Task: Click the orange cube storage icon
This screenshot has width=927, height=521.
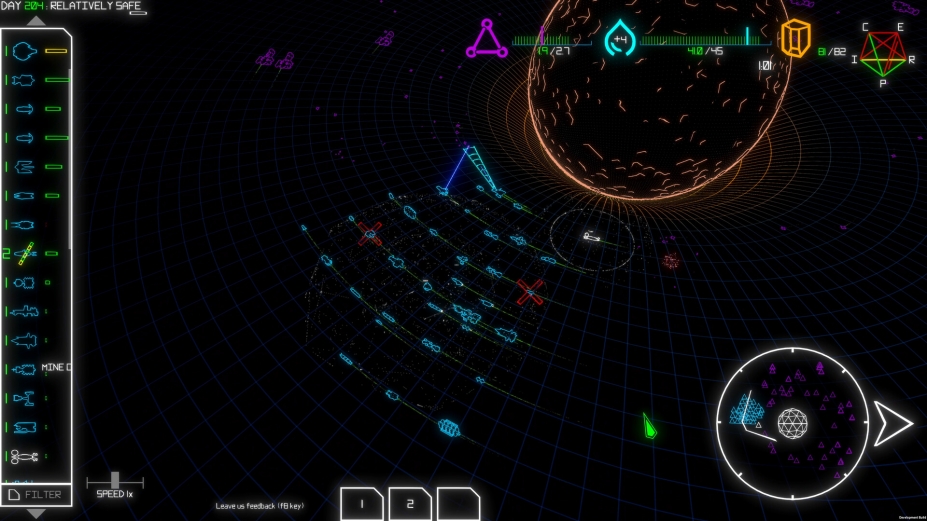Action: 795,40
